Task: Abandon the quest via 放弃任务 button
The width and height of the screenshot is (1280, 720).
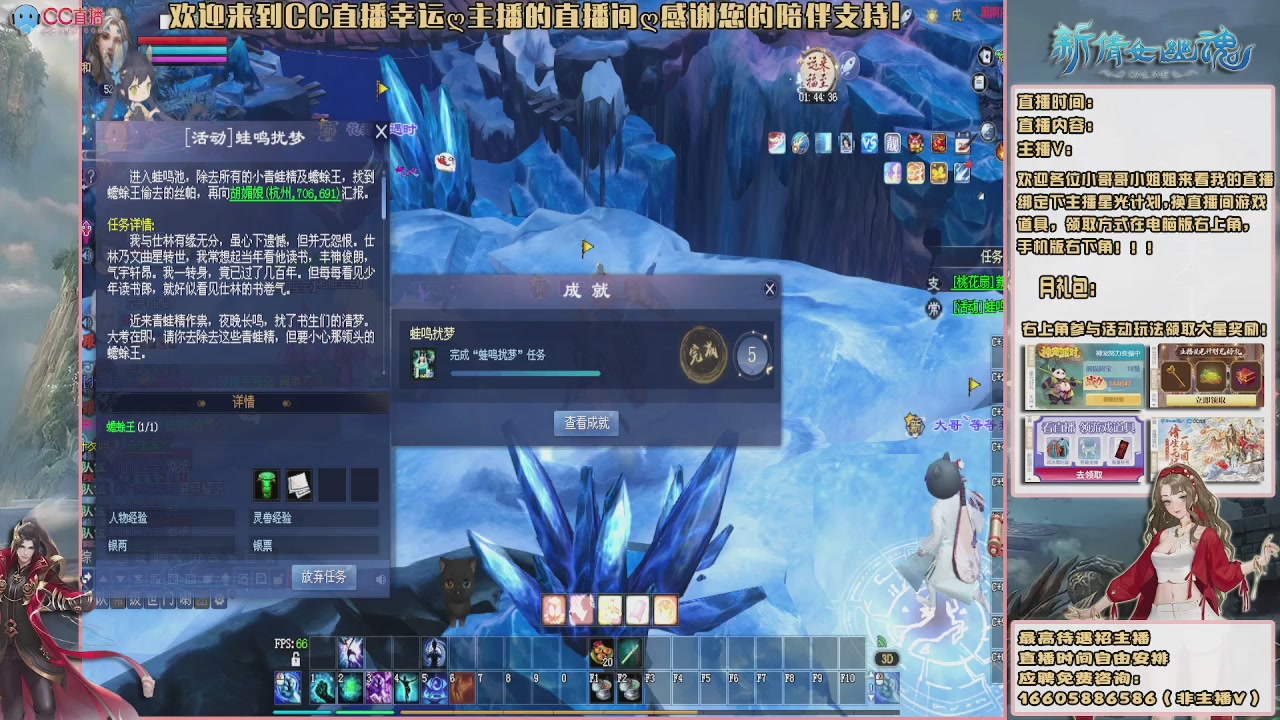Action: tap(324, 577)
